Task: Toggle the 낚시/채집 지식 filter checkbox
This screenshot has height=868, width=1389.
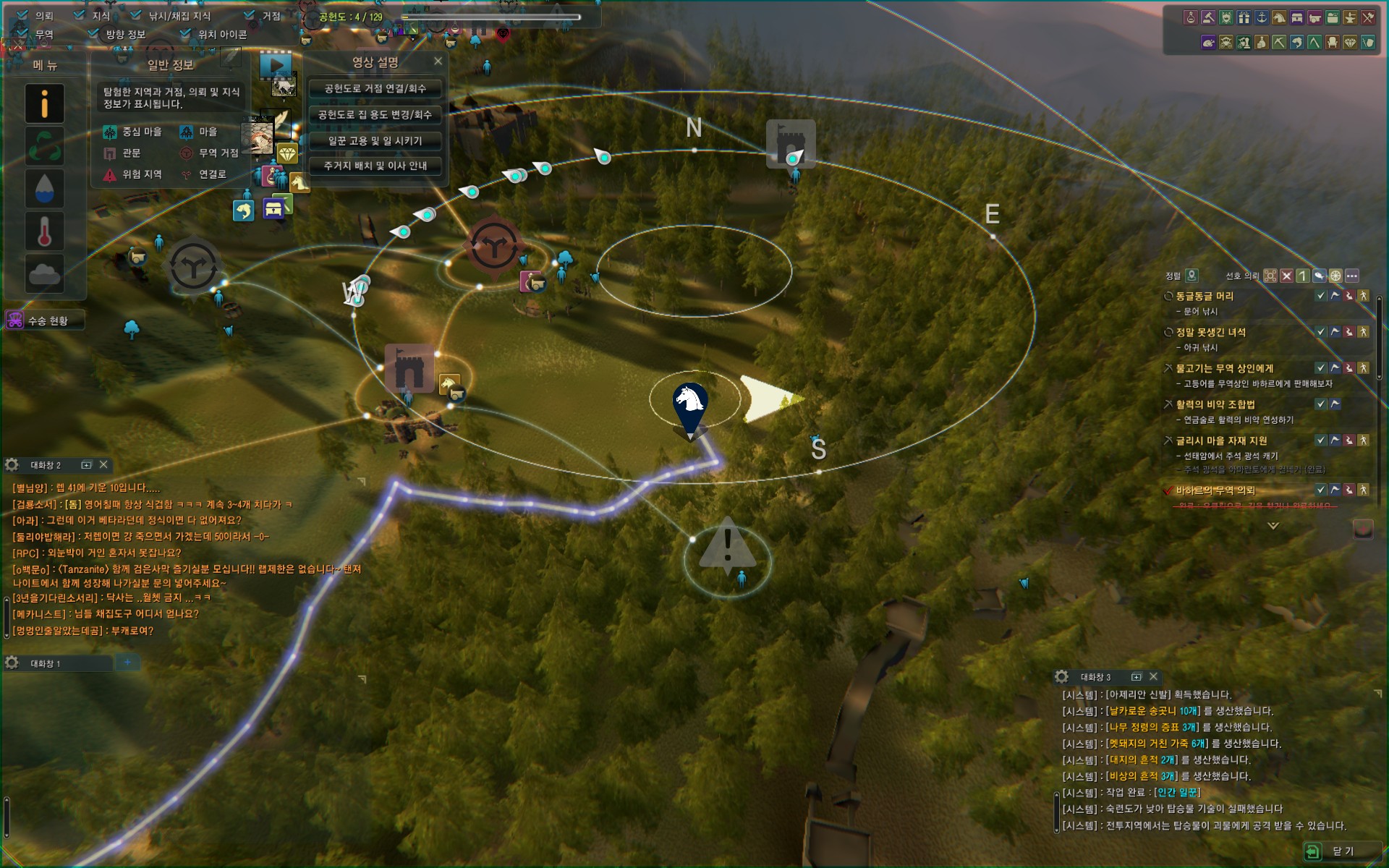Action: point(136,15)
